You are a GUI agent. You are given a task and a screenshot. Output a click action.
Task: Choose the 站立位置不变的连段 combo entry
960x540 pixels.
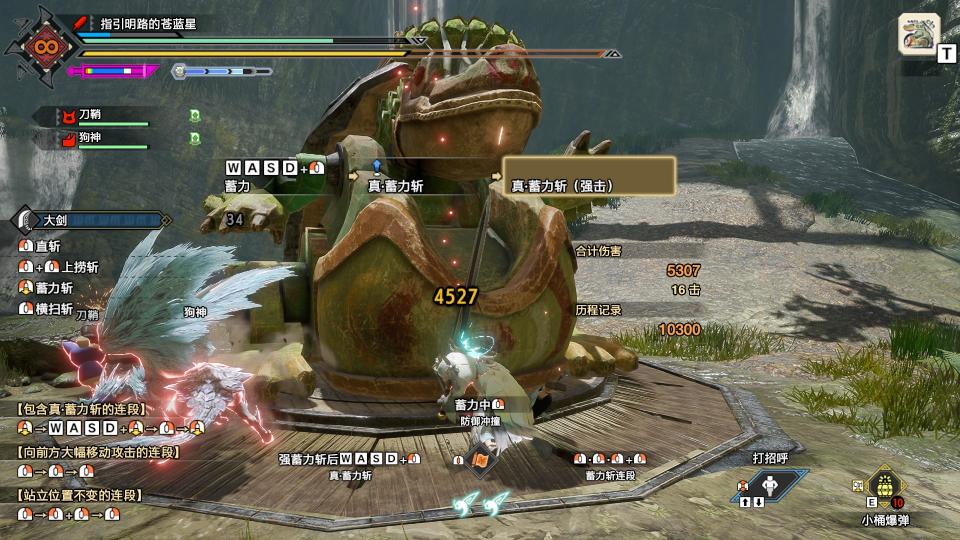pos(78,495)
